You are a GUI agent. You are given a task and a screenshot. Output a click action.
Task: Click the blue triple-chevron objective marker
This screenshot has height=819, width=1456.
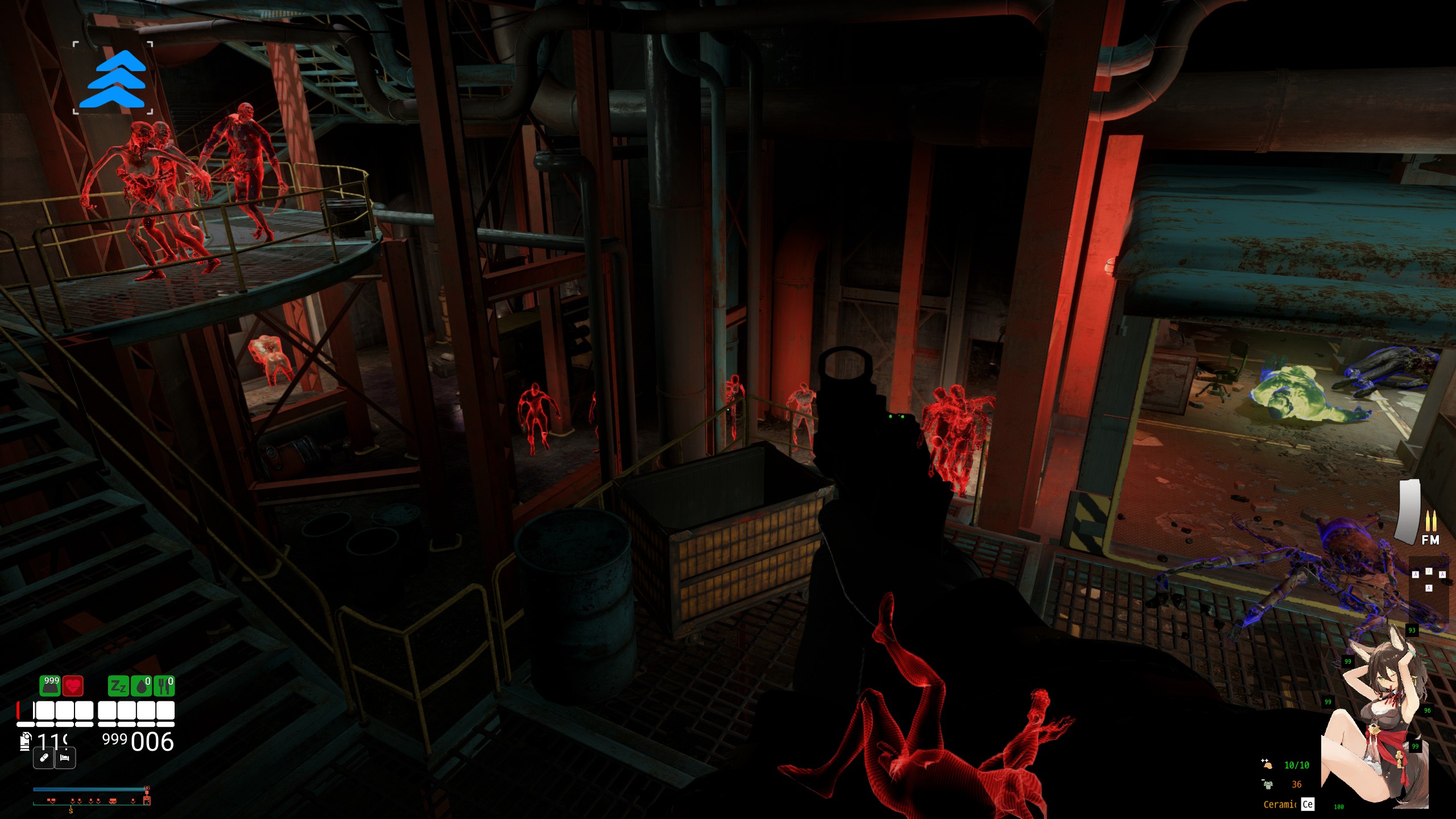(x=113, y=79)
